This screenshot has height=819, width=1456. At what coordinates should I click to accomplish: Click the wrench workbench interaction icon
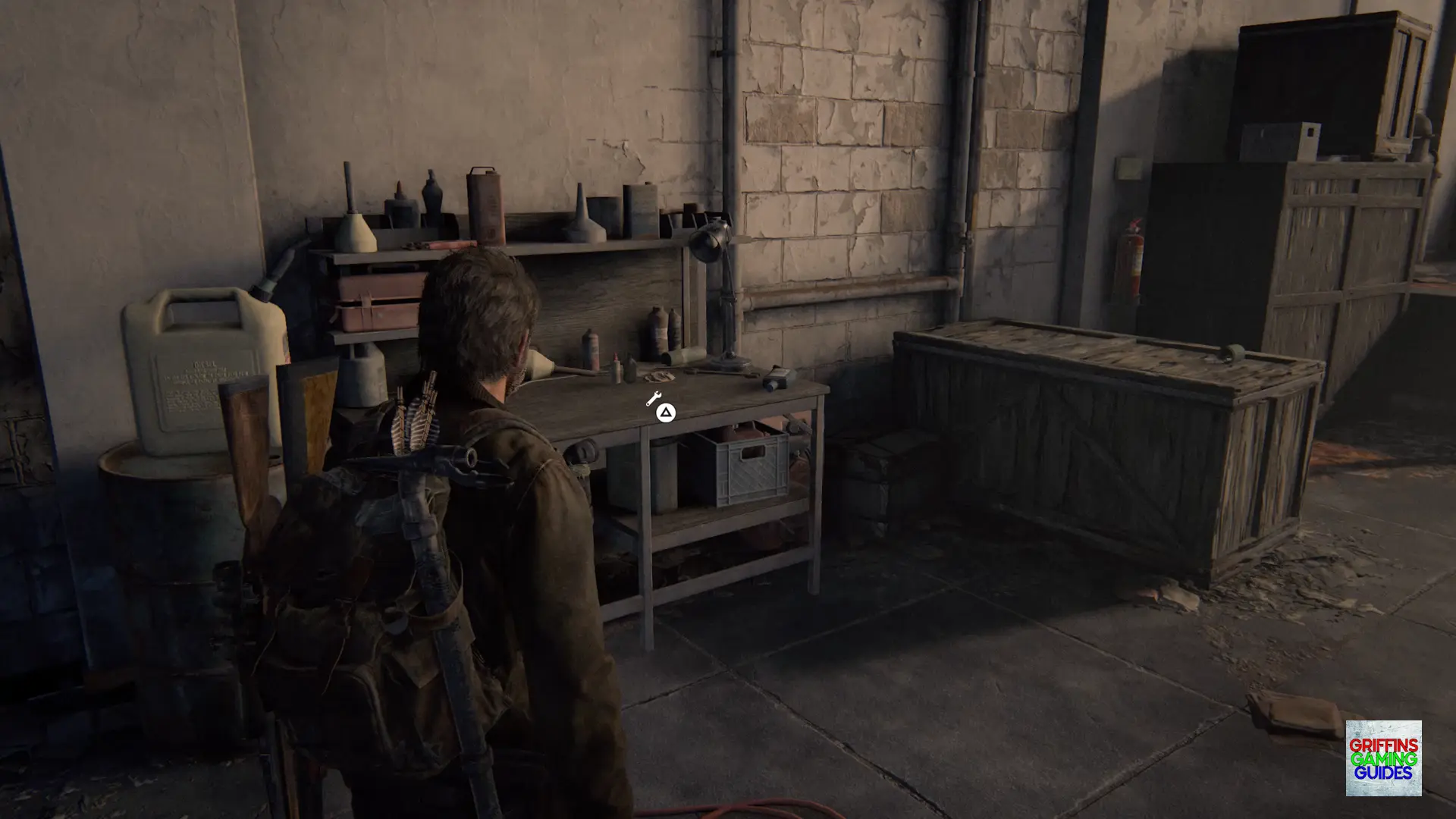(x=654, y=398)
